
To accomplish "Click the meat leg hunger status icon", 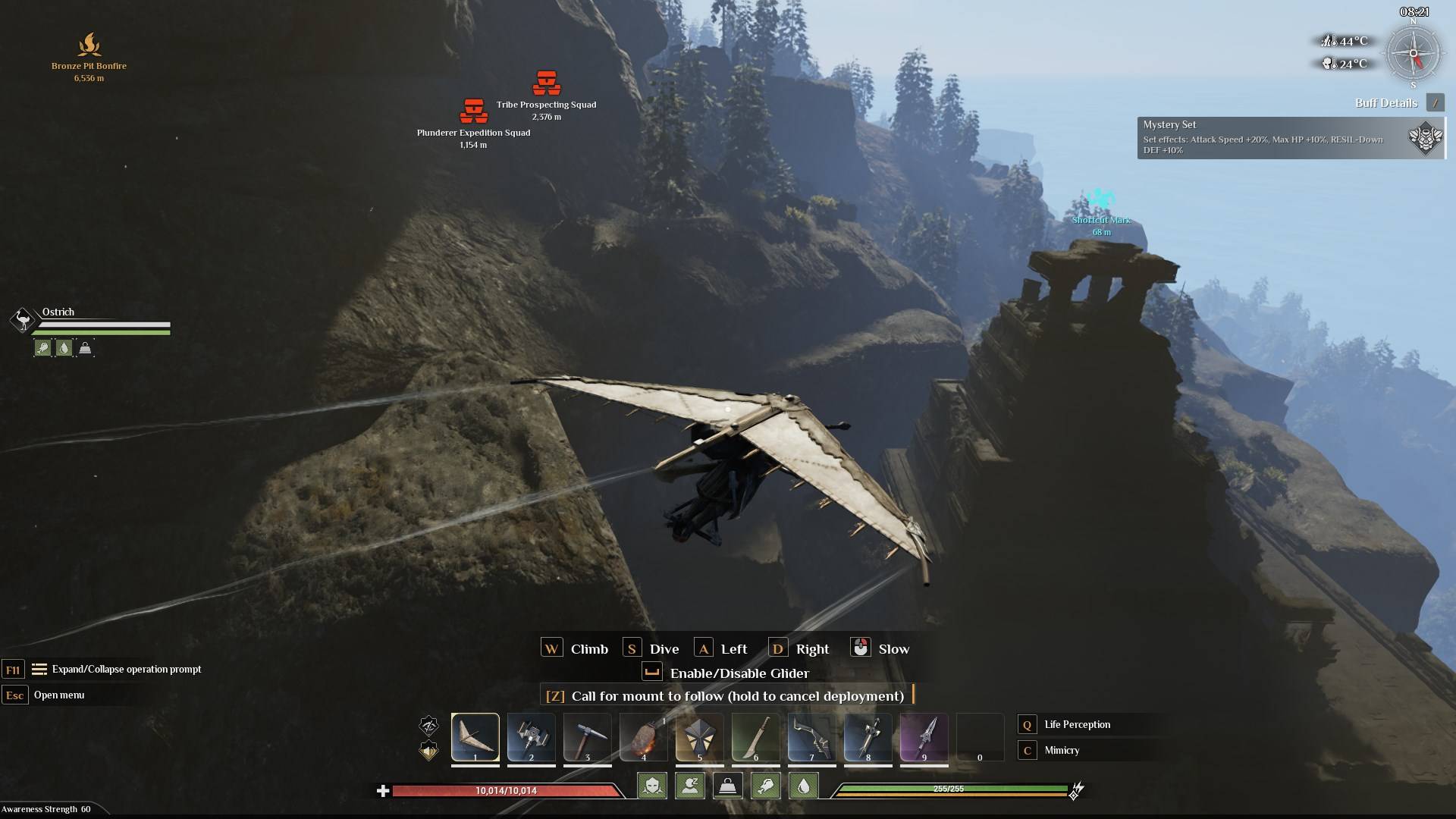I will point(765,786).
